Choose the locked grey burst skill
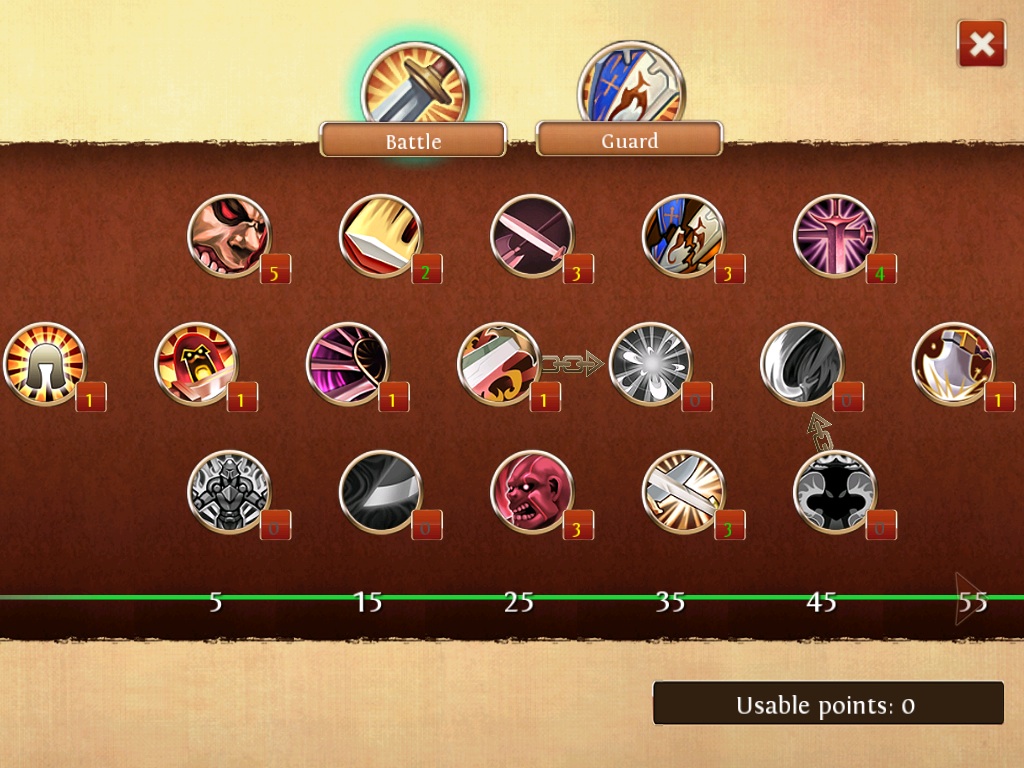 coord(651,364)
